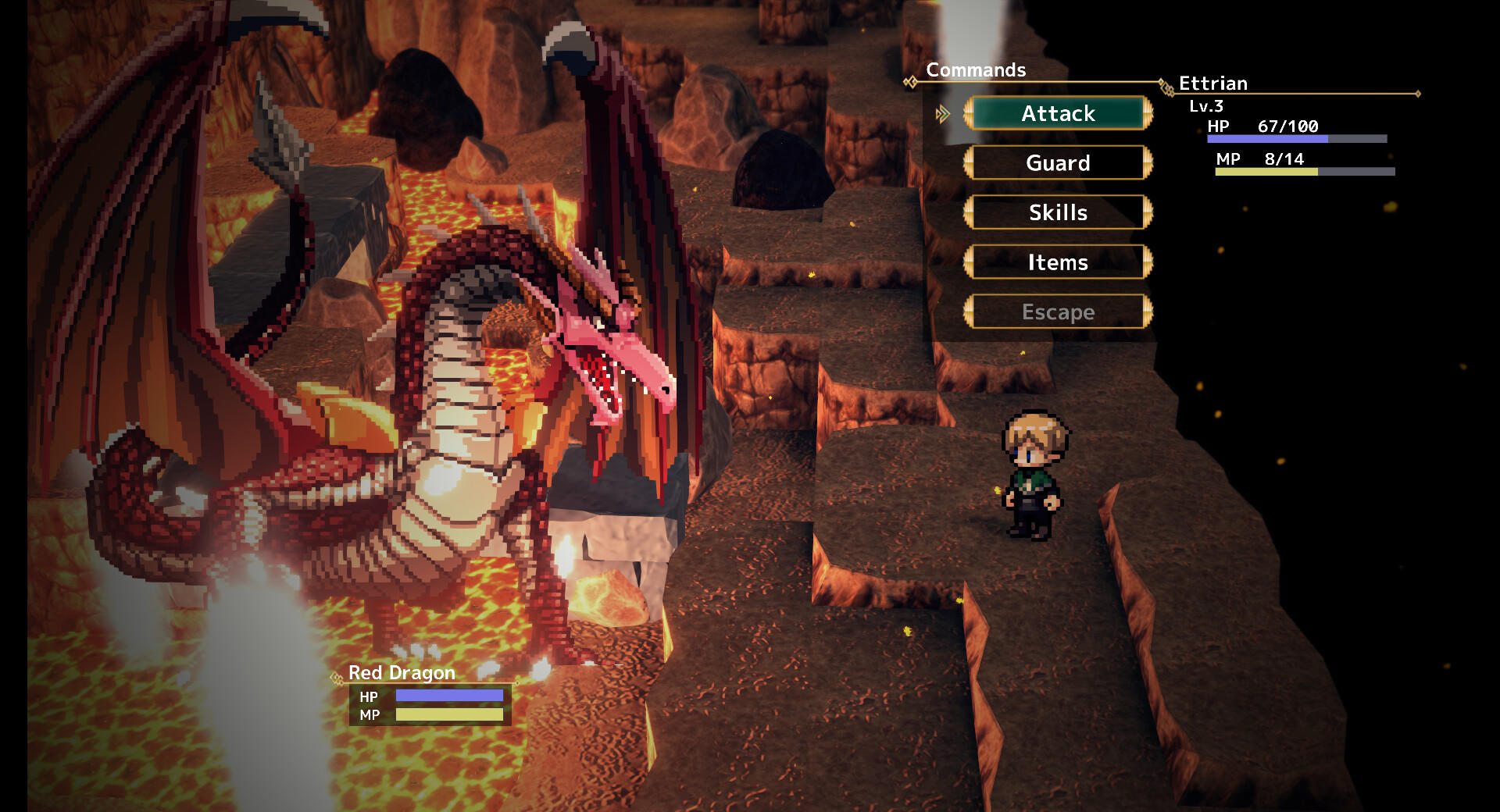Image resolution: width=1500 pixels, height=812 pixels.
Task: Open the Skills command
Action: pyautogui.click(x=1057, y=212)
